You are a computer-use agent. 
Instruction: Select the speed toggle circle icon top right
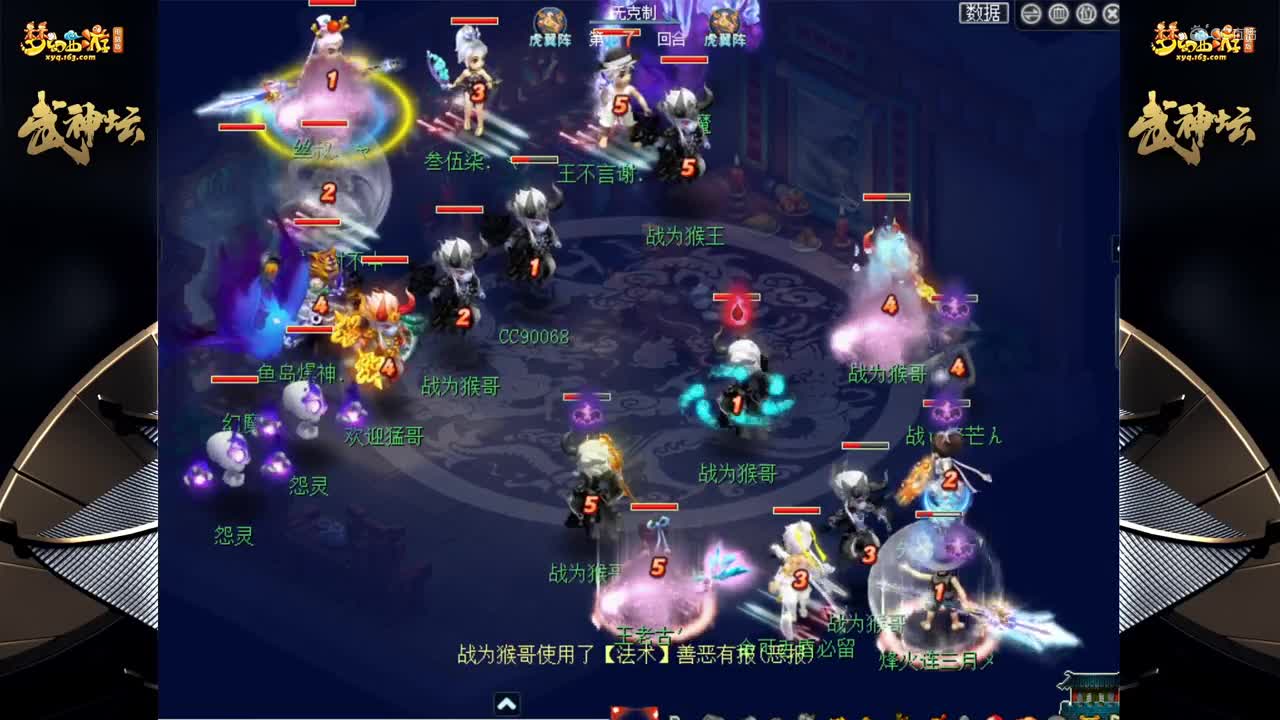click(x=1030, y=16)
